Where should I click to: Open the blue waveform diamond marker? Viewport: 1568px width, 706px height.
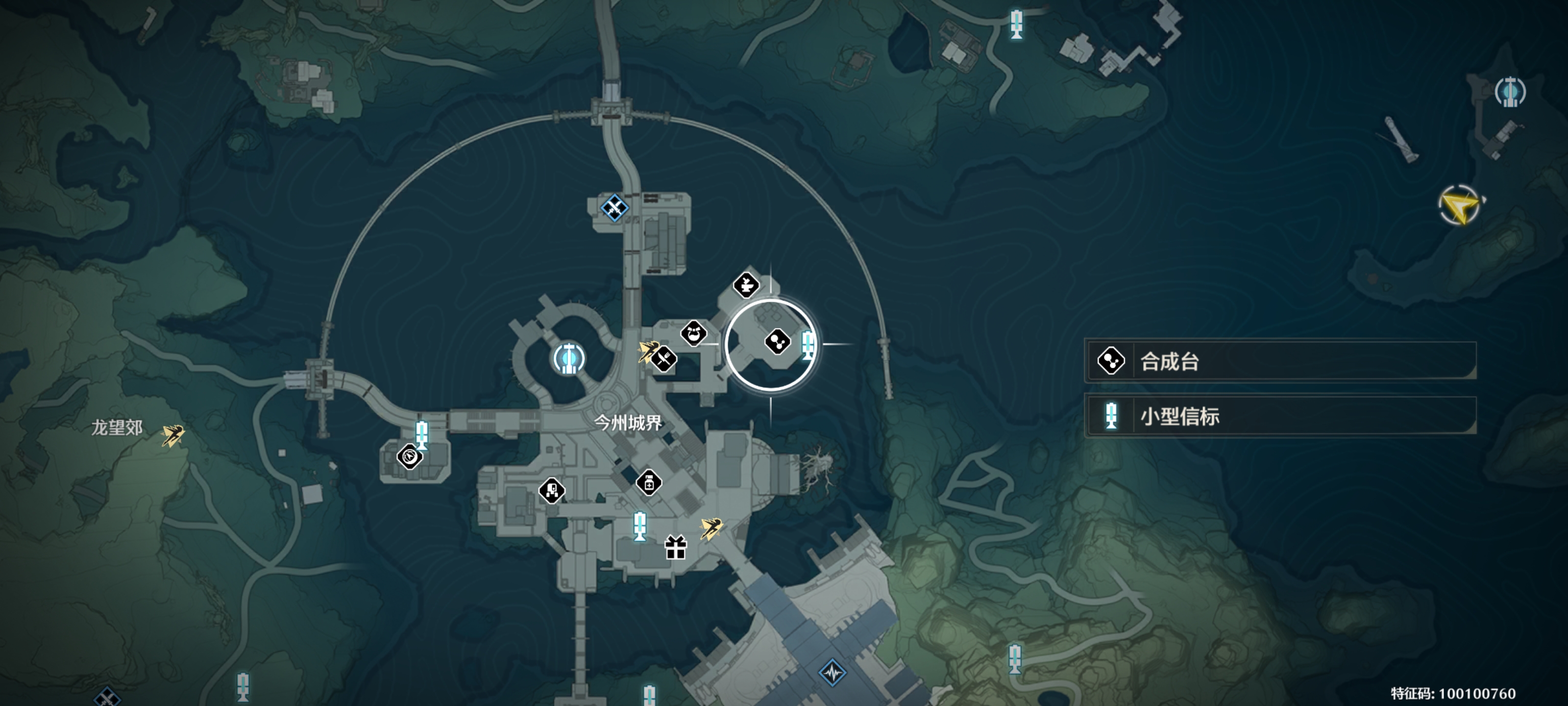pyautogui.click(x=832, y=673)
